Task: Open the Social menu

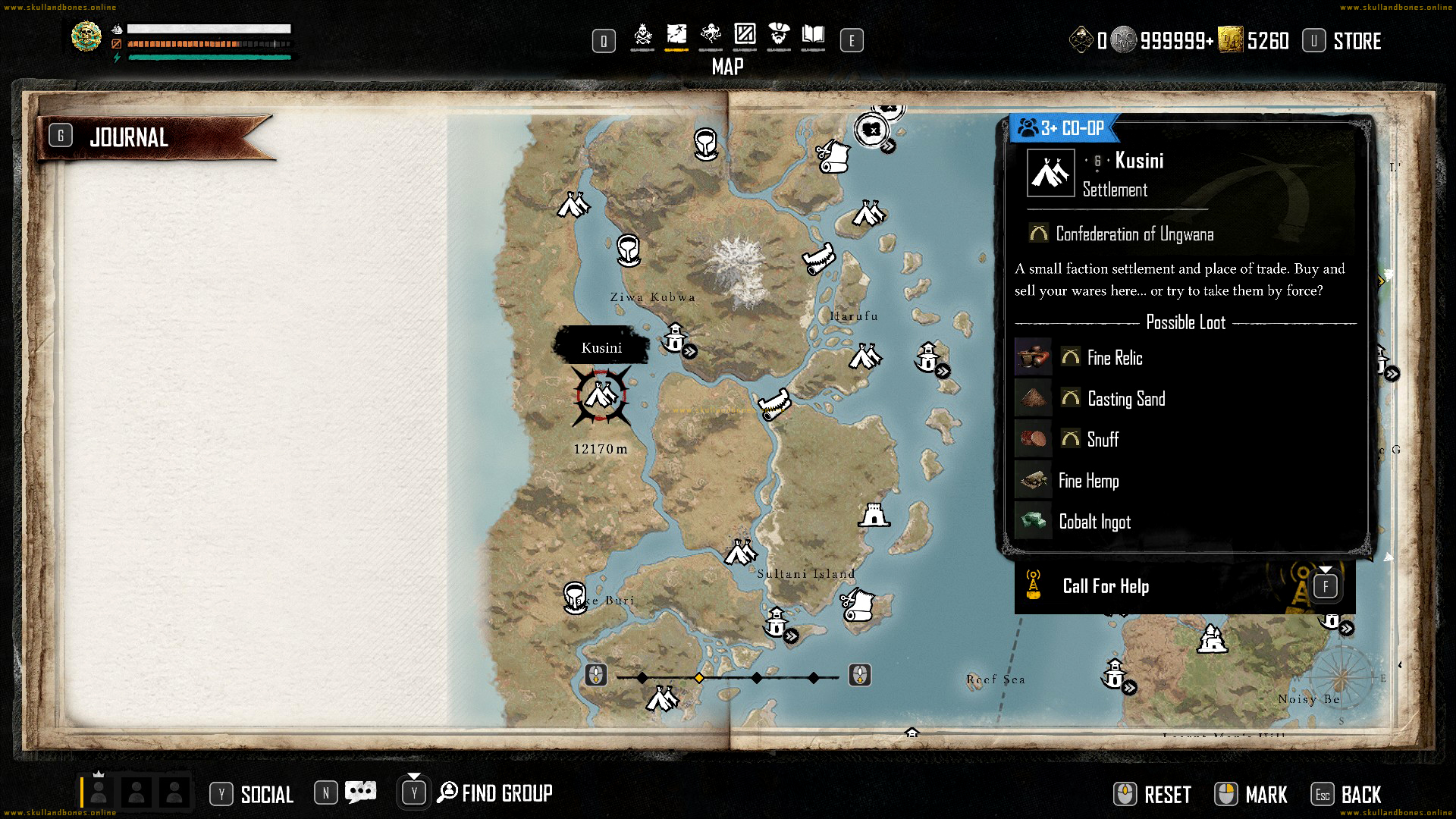Action: (266, 794)
